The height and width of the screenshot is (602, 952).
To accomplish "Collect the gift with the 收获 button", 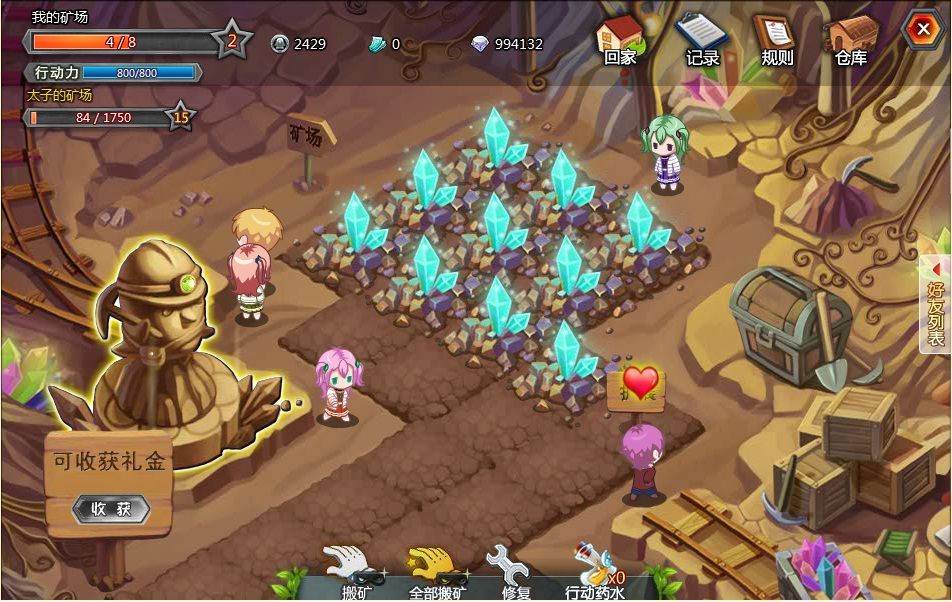I will (x=111, y=508).
